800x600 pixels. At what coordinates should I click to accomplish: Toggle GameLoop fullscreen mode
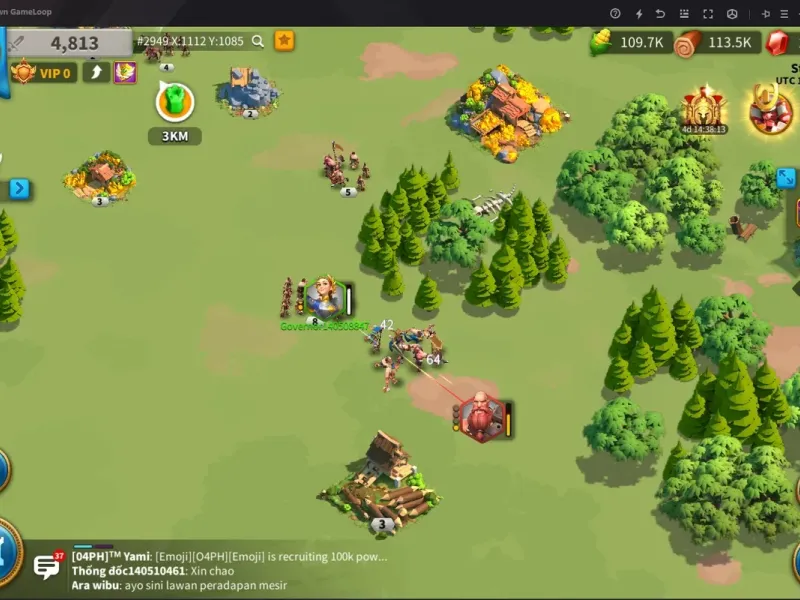[708, 14]
